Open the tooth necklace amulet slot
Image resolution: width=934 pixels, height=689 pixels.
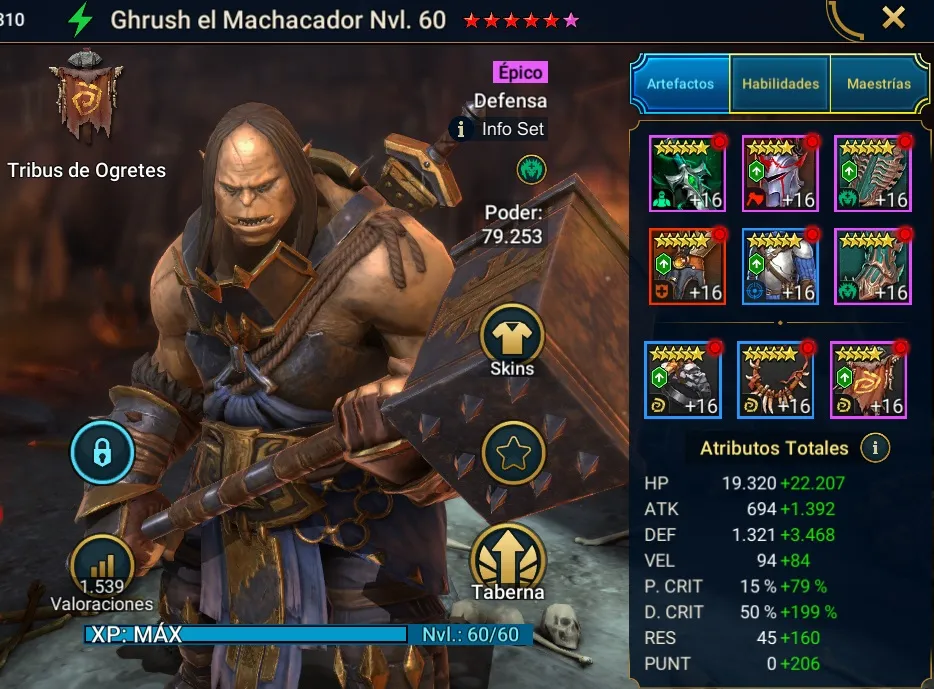(x=775, y=380)
